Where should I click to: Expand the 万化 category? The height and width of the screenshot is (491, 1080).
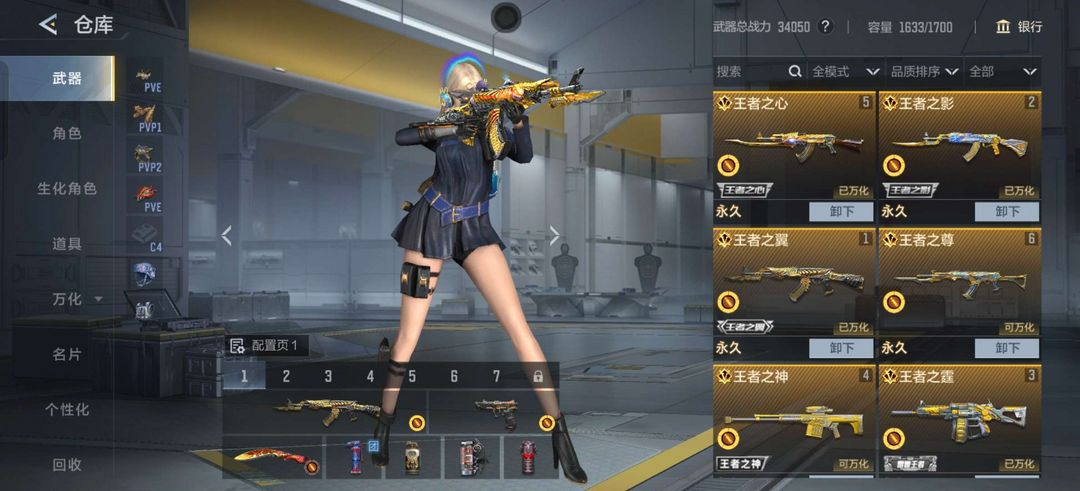click(x=76, y=299)
